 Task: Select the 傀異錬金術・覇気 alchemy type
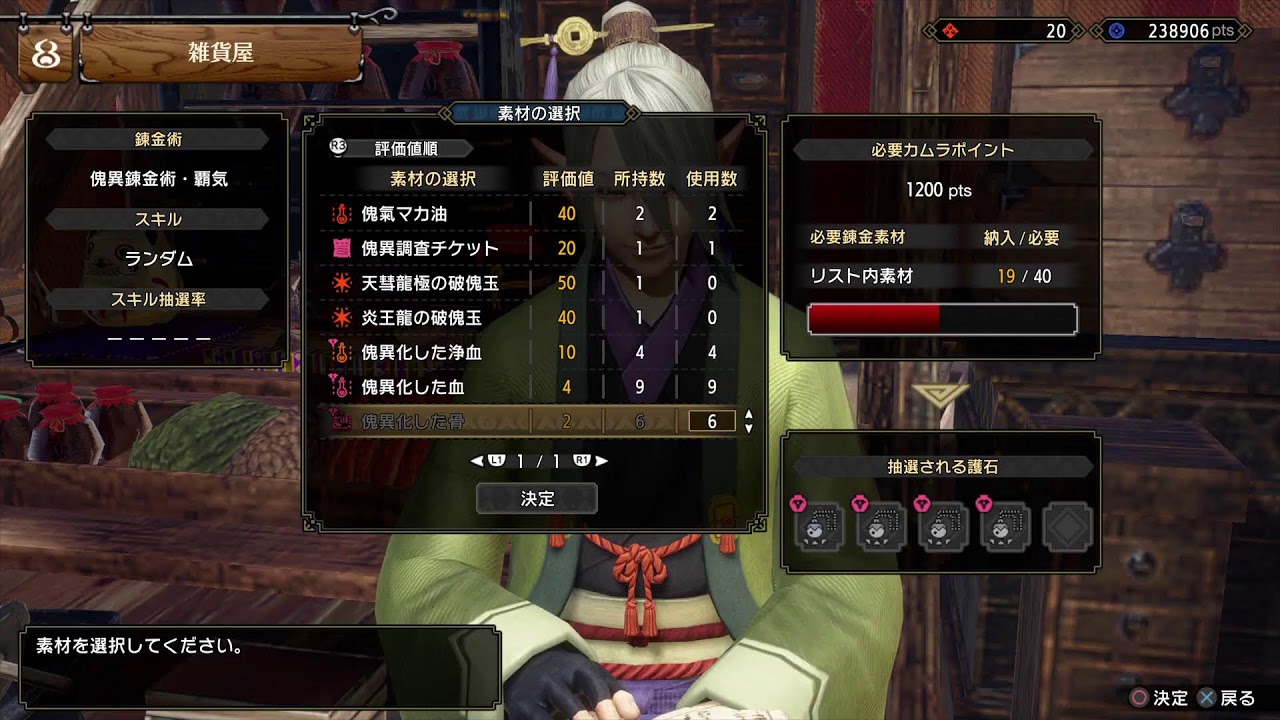tap(158, 179)
